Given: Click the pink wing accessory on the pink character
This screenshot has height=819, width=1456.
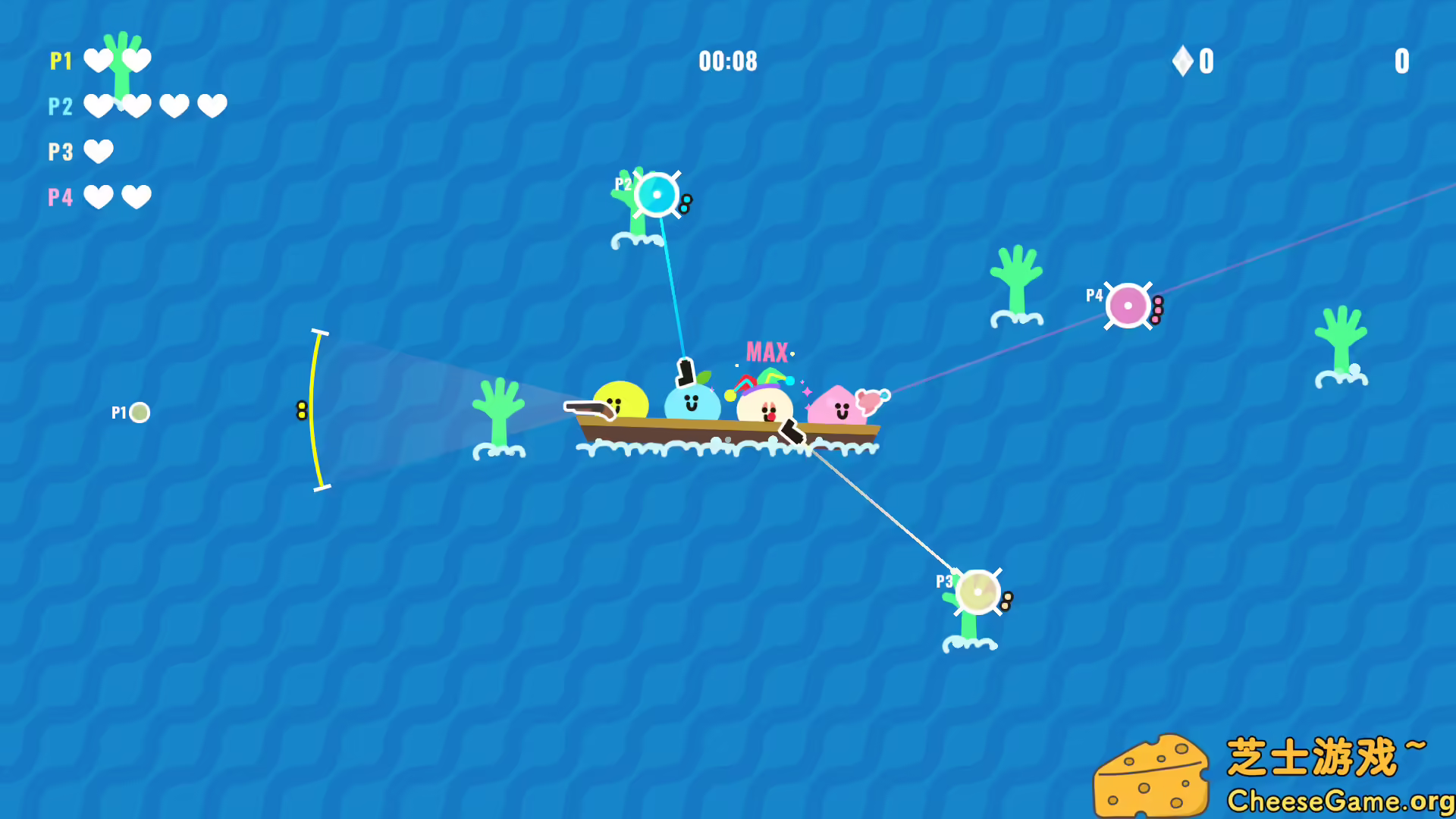Looking at the screenshot, I should [874, 400].
